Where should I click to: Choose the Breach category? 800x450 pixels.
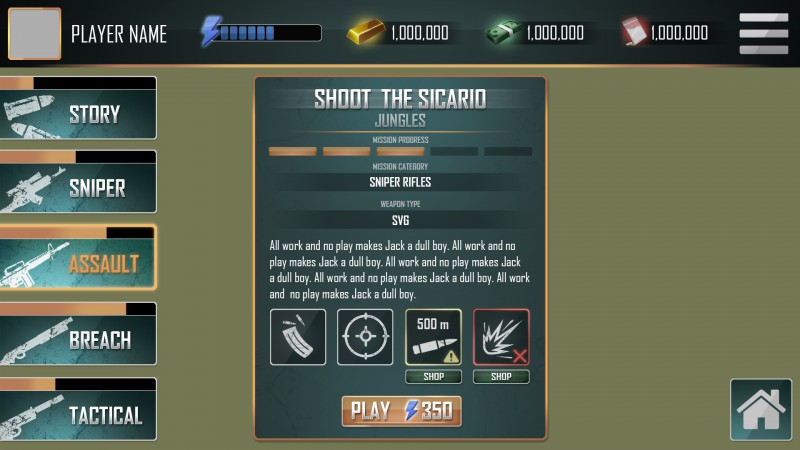click(78, 339)
